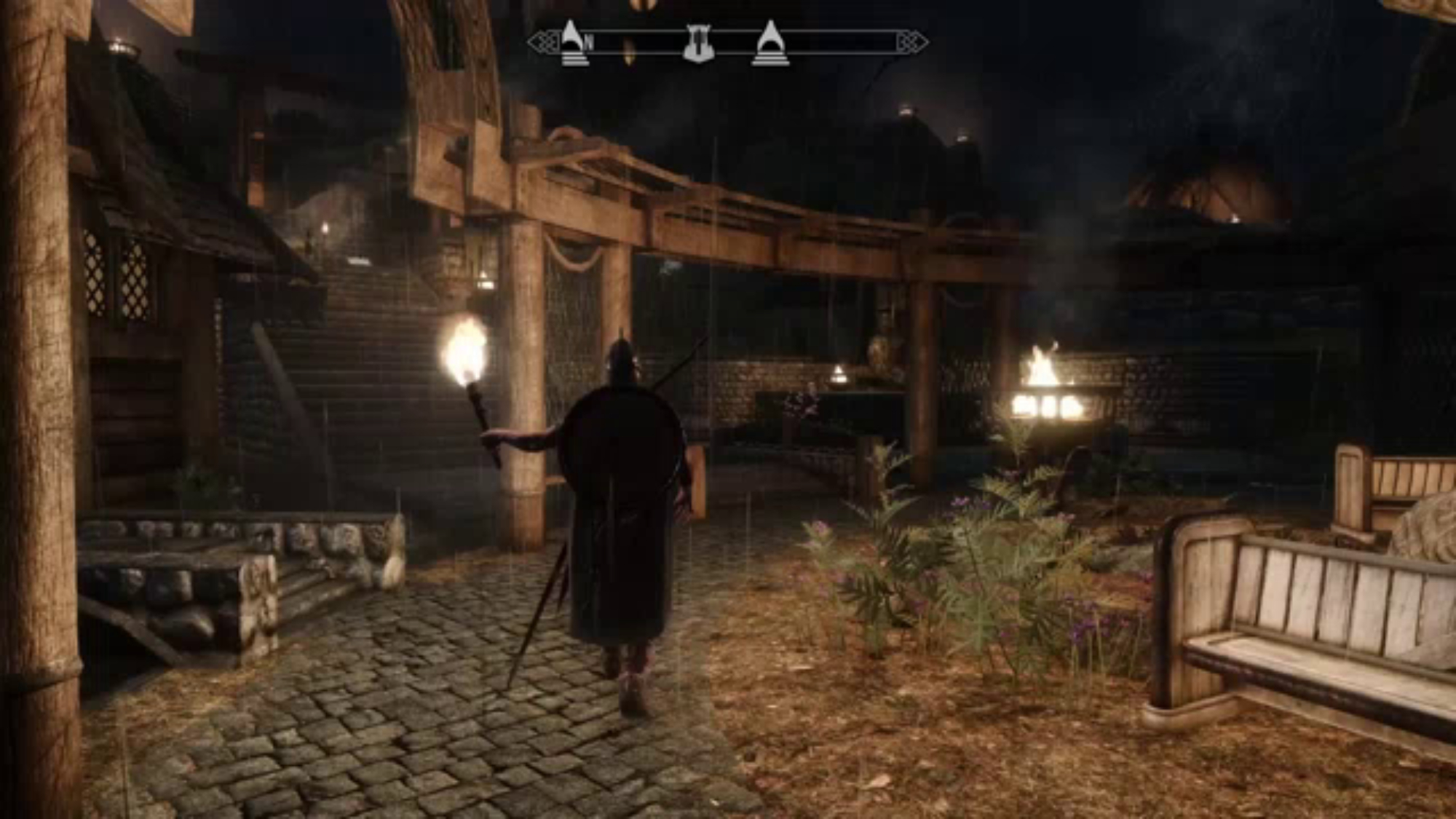Click the shield-and-sword compass marker
The width and height of the screenshot is (1456, 819).
699,44
